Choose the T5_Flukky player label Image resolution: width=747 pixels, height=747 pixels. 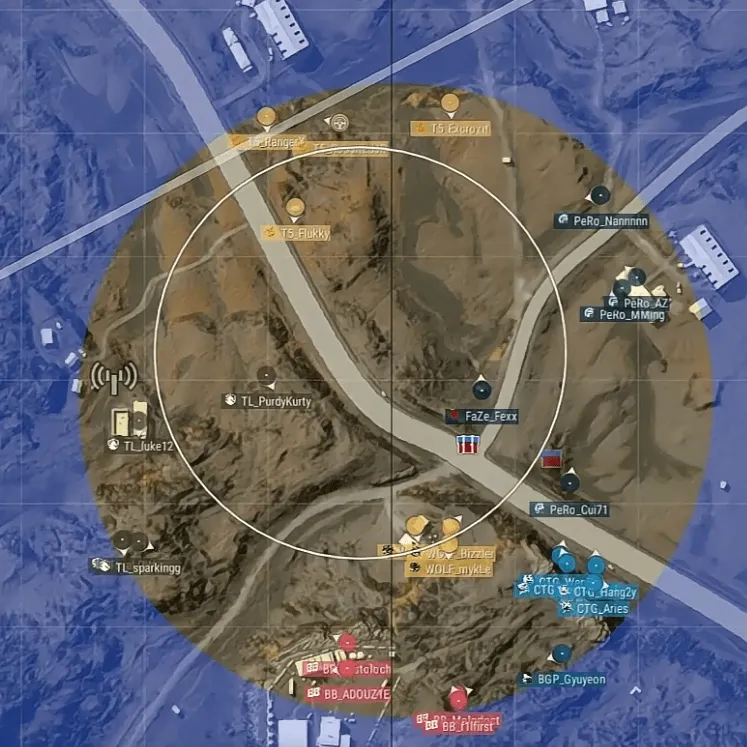304,233
